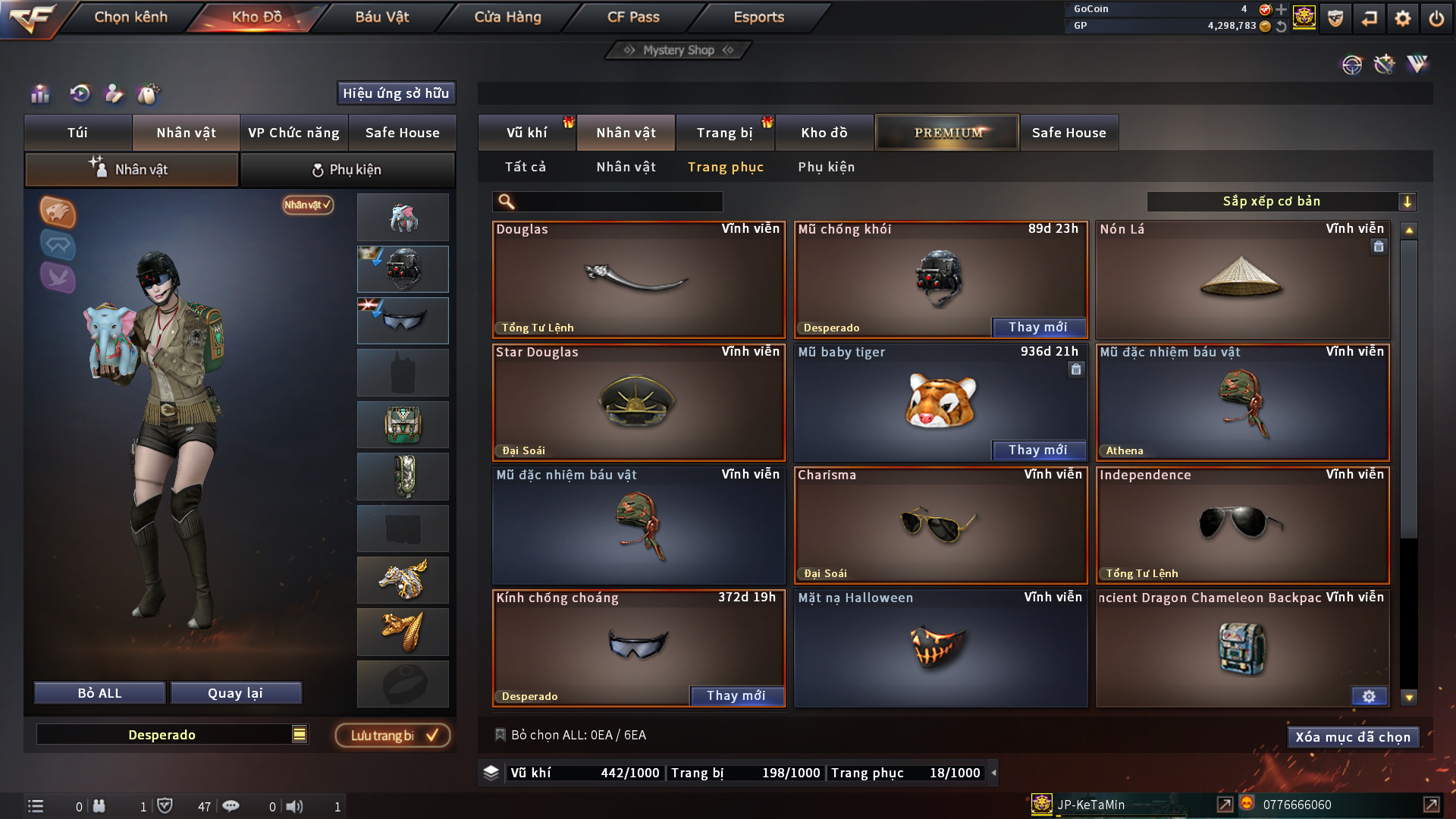Image resolution: width=1456 pixels, height=819 pixels.
Task: Open the gear settings icon
Action: (1402, 17)
